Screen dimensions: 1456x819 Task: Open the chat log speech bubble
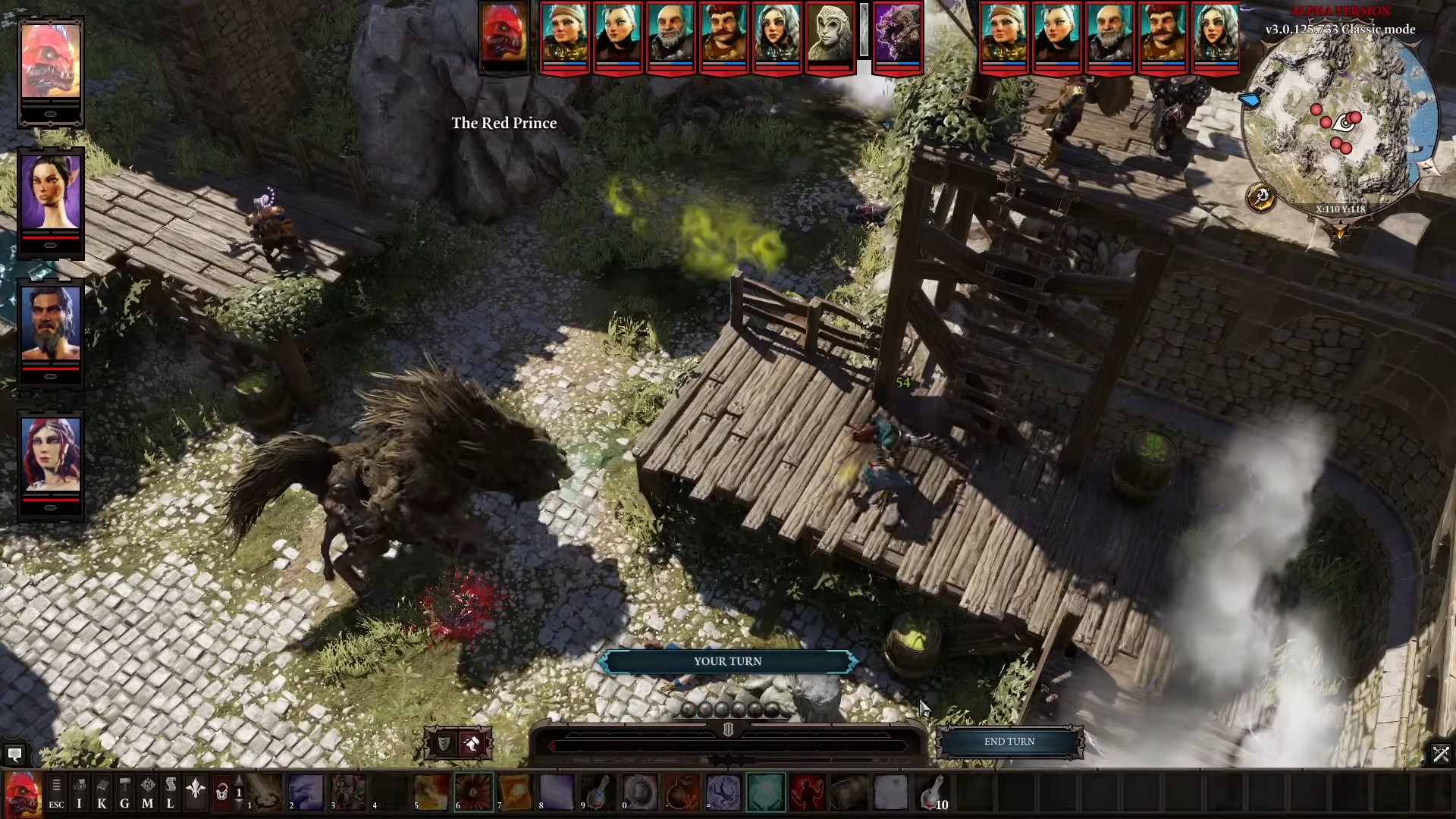pos(14,754)
